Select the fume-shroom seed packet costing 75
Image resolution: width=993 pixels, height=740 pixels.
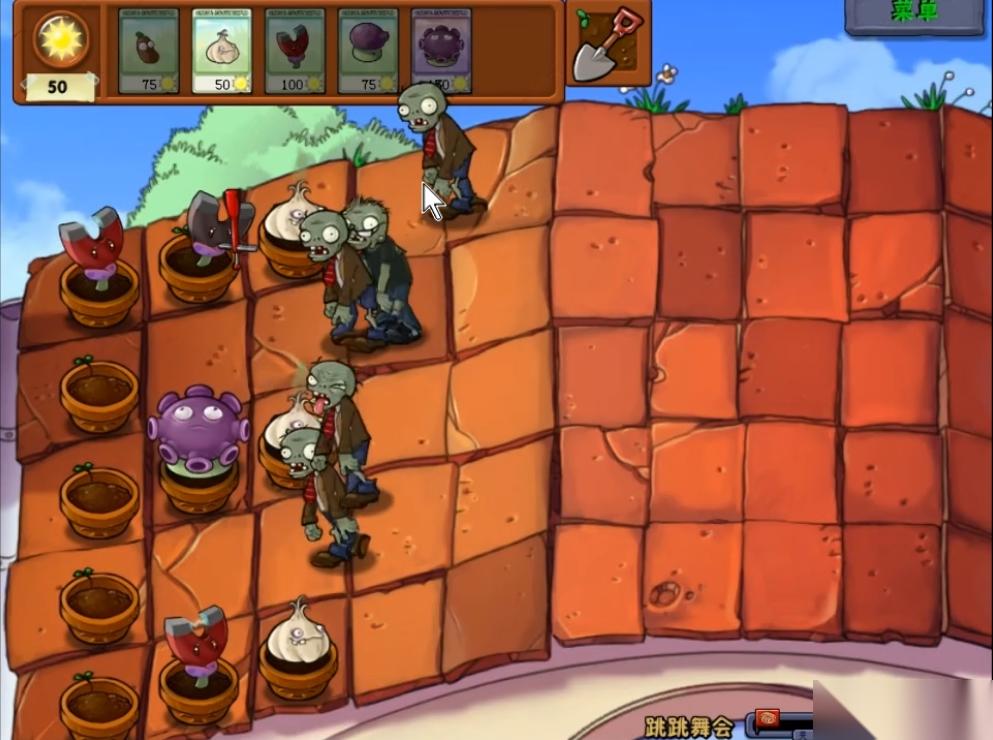367,51
